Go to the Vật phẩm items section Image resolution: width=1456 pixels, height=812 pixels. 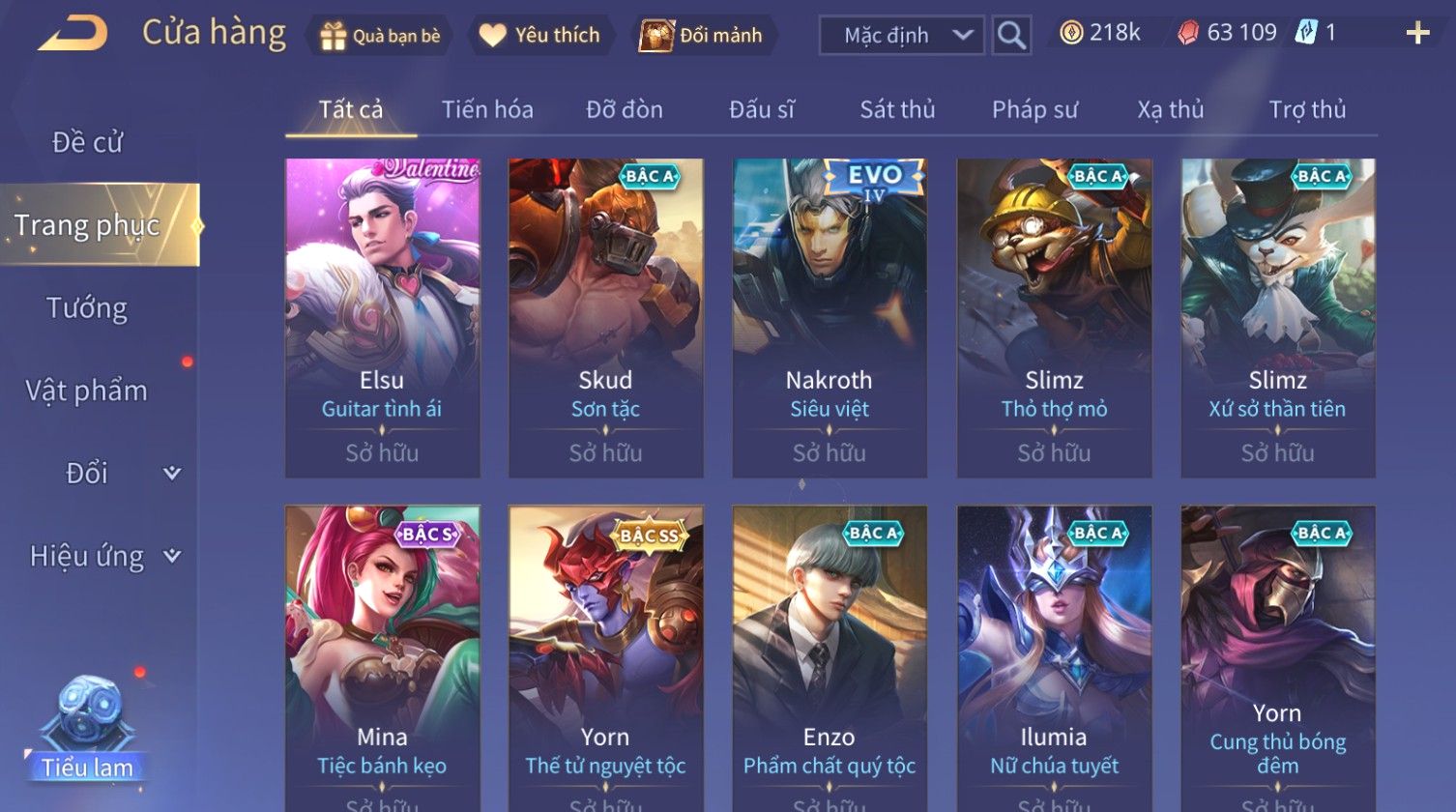pos(87,391)
